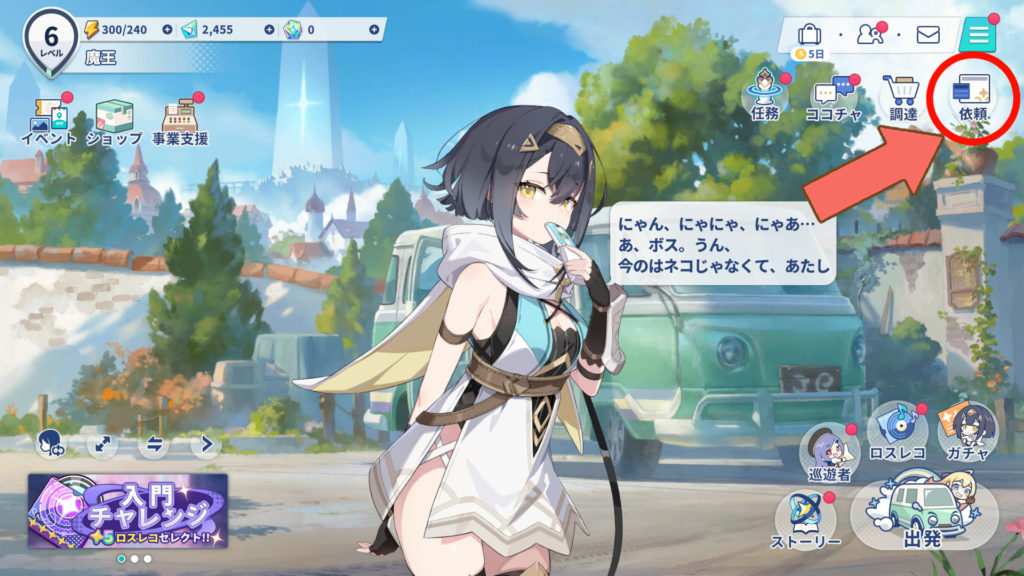The height and width of the screenshot is (576, 1024).
Task: Open the mailbox envelope icon
Action: [x=928, y=36]
